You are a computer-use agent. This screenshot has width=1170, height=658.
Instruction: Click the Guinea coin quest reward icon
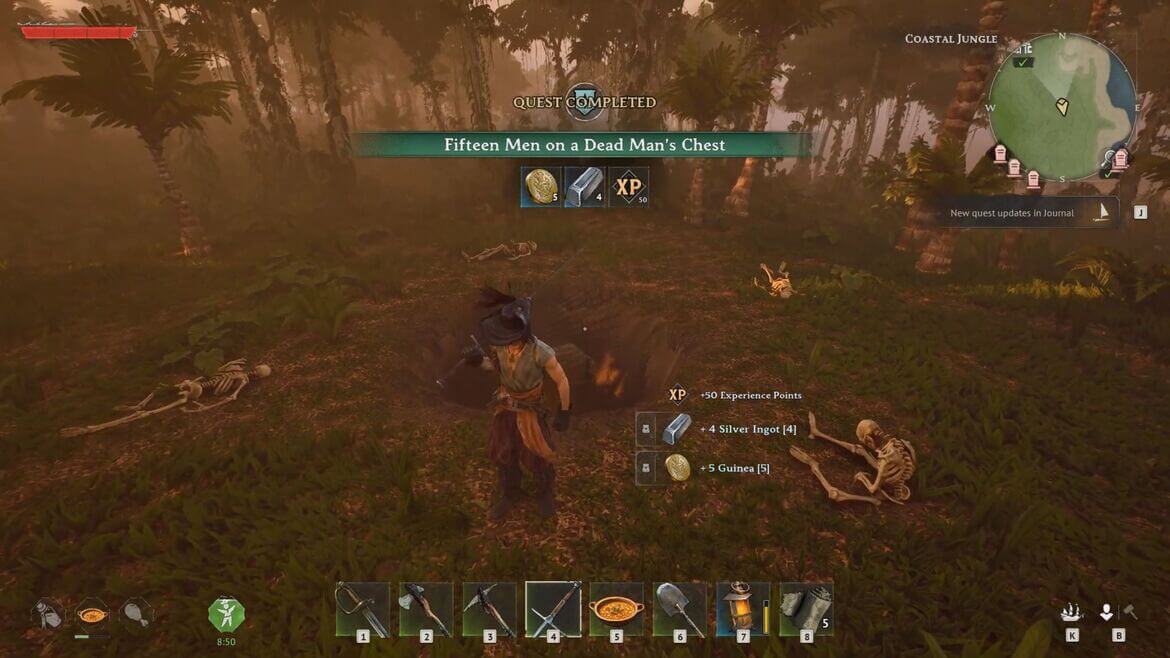(541, 187)
